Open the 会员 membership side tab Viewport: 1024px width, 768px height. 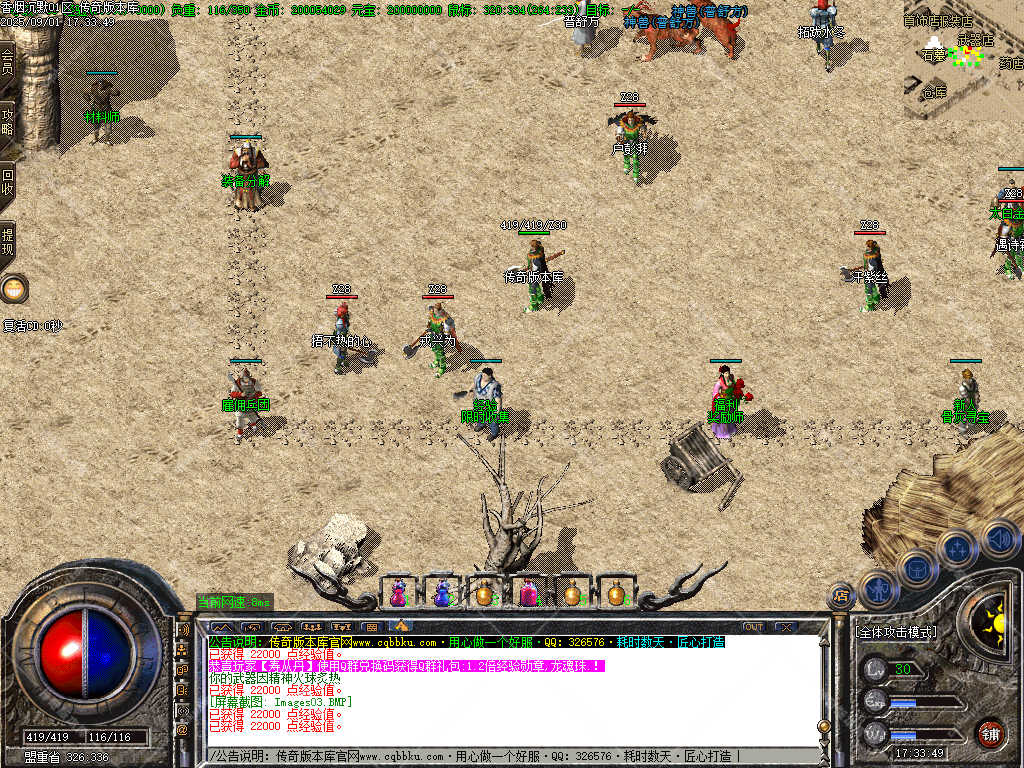[x=7, y=60]
